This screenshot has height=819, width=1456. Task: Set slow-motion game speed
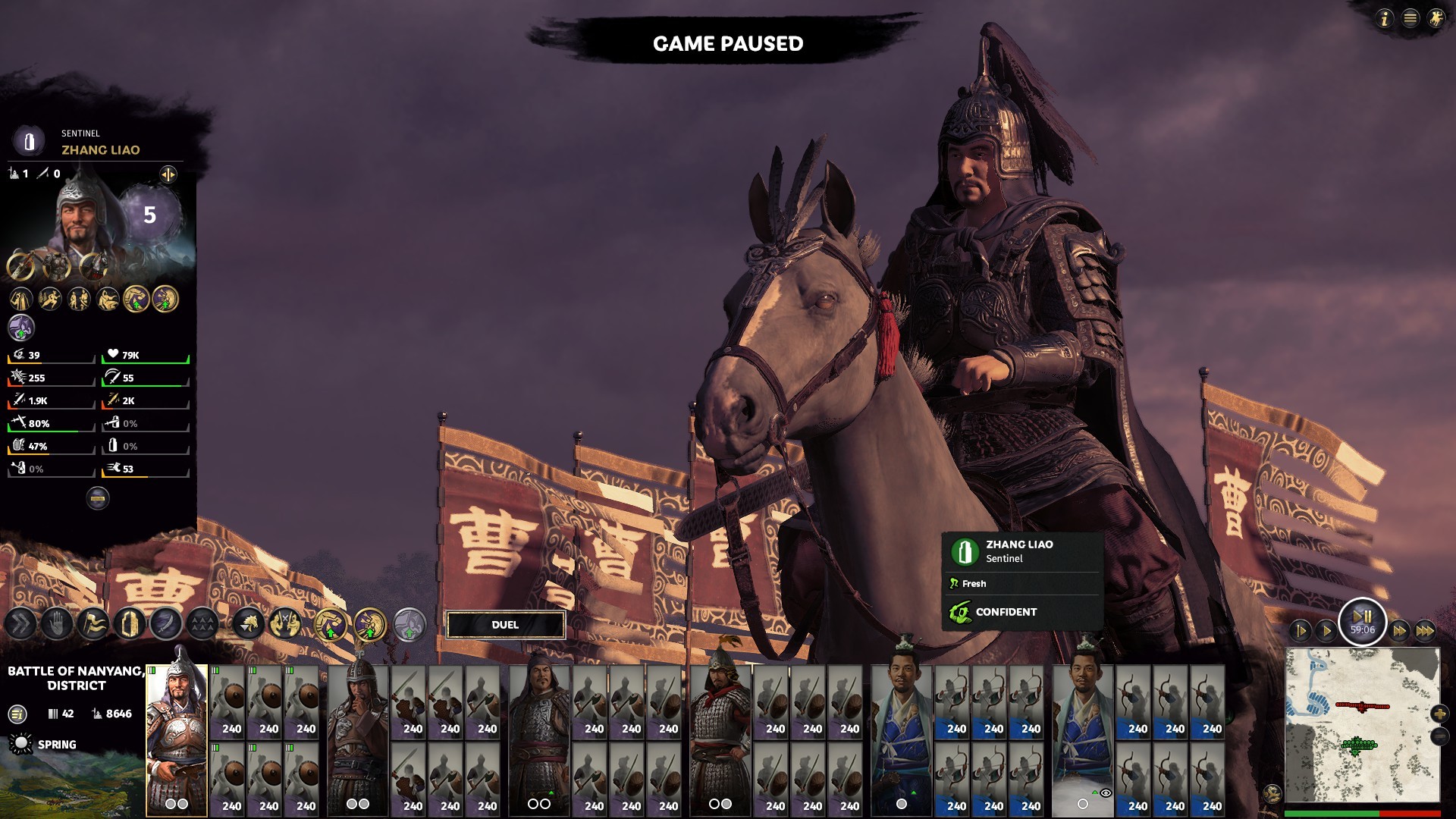[x=1301, y=631]
